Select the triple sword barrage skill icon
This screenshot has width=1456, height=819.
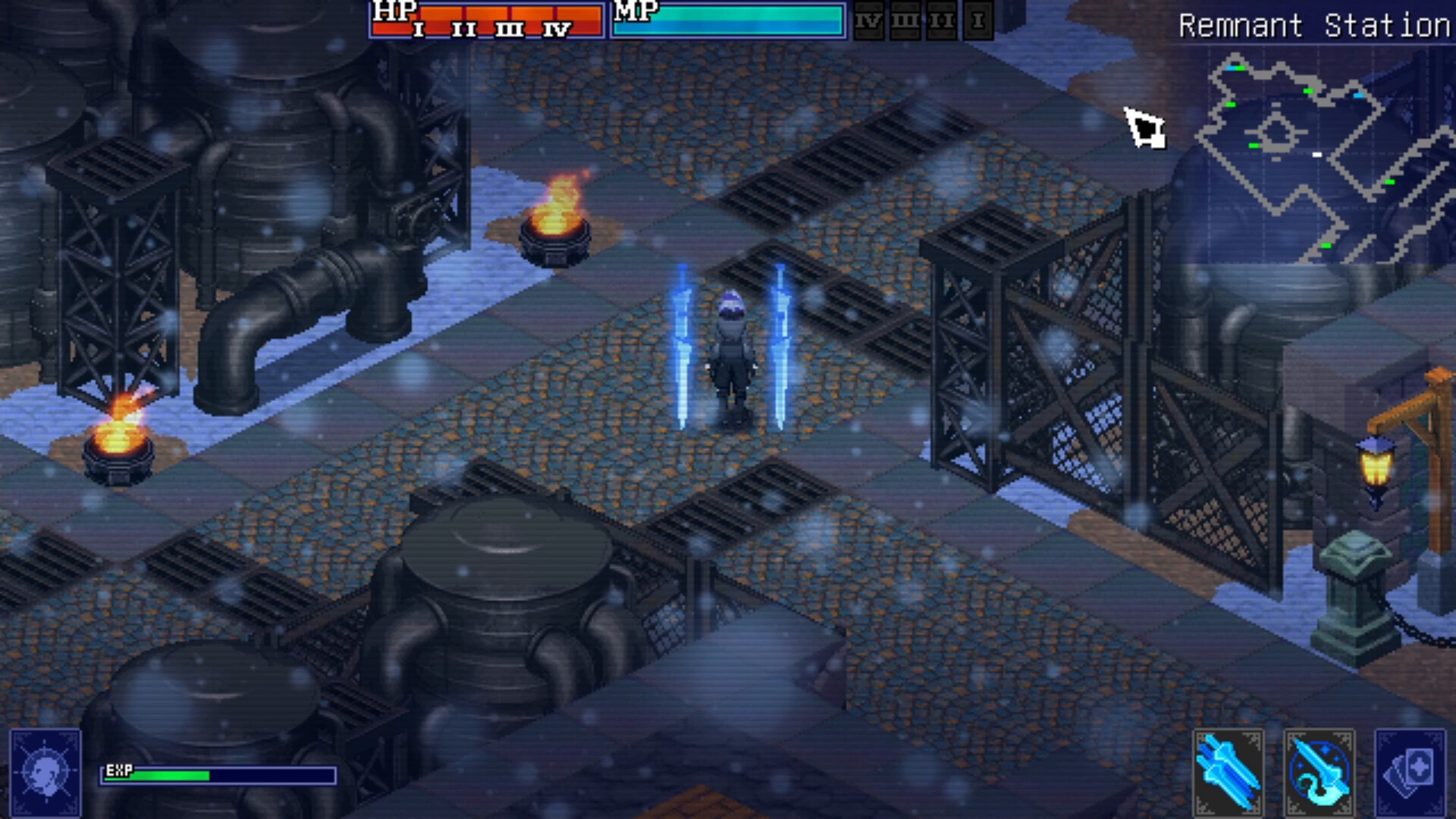coord(1228,771)
